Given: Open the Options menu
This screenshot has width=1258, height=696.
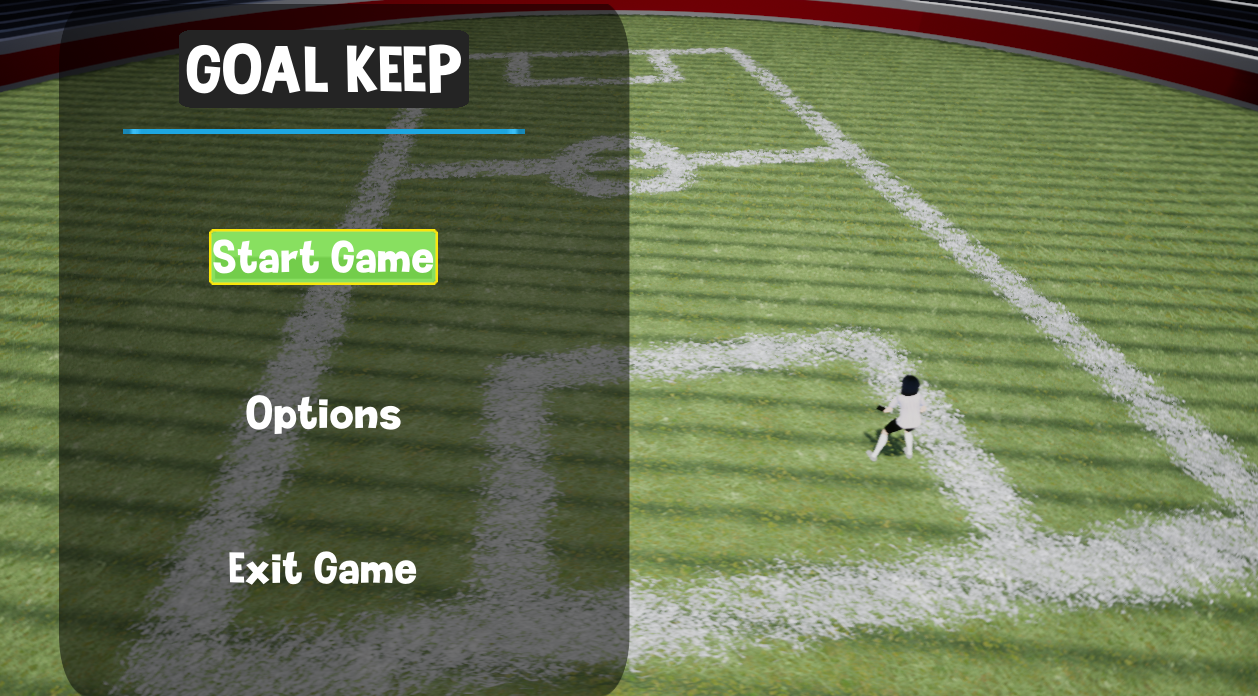Looking at the screenshot, I should point(323,414).
